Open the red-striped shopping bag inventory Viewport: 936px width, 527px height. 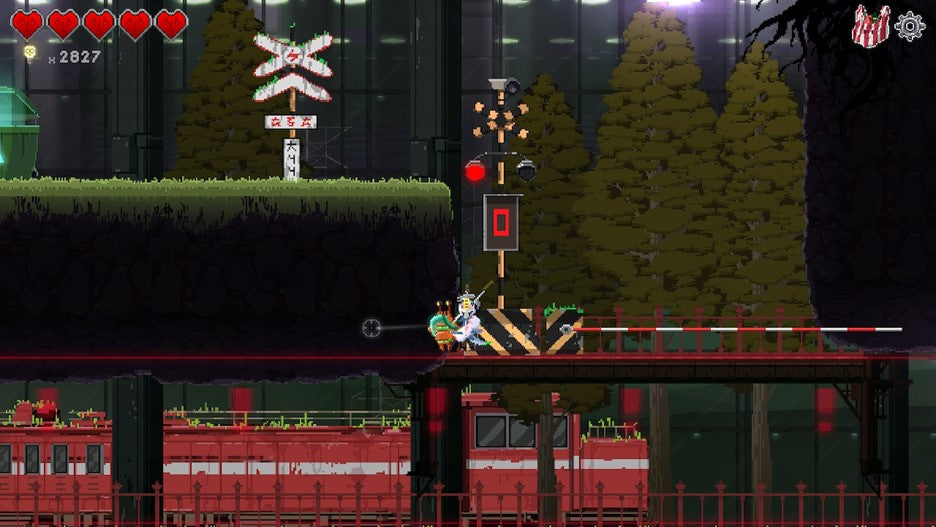(870, 26)
